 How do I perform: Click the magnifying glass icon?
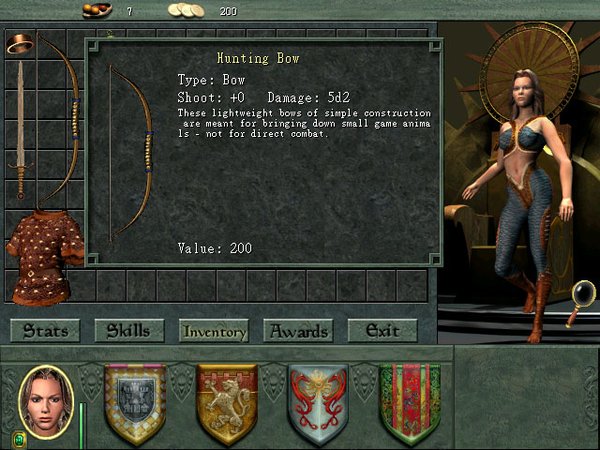[579, 303]
